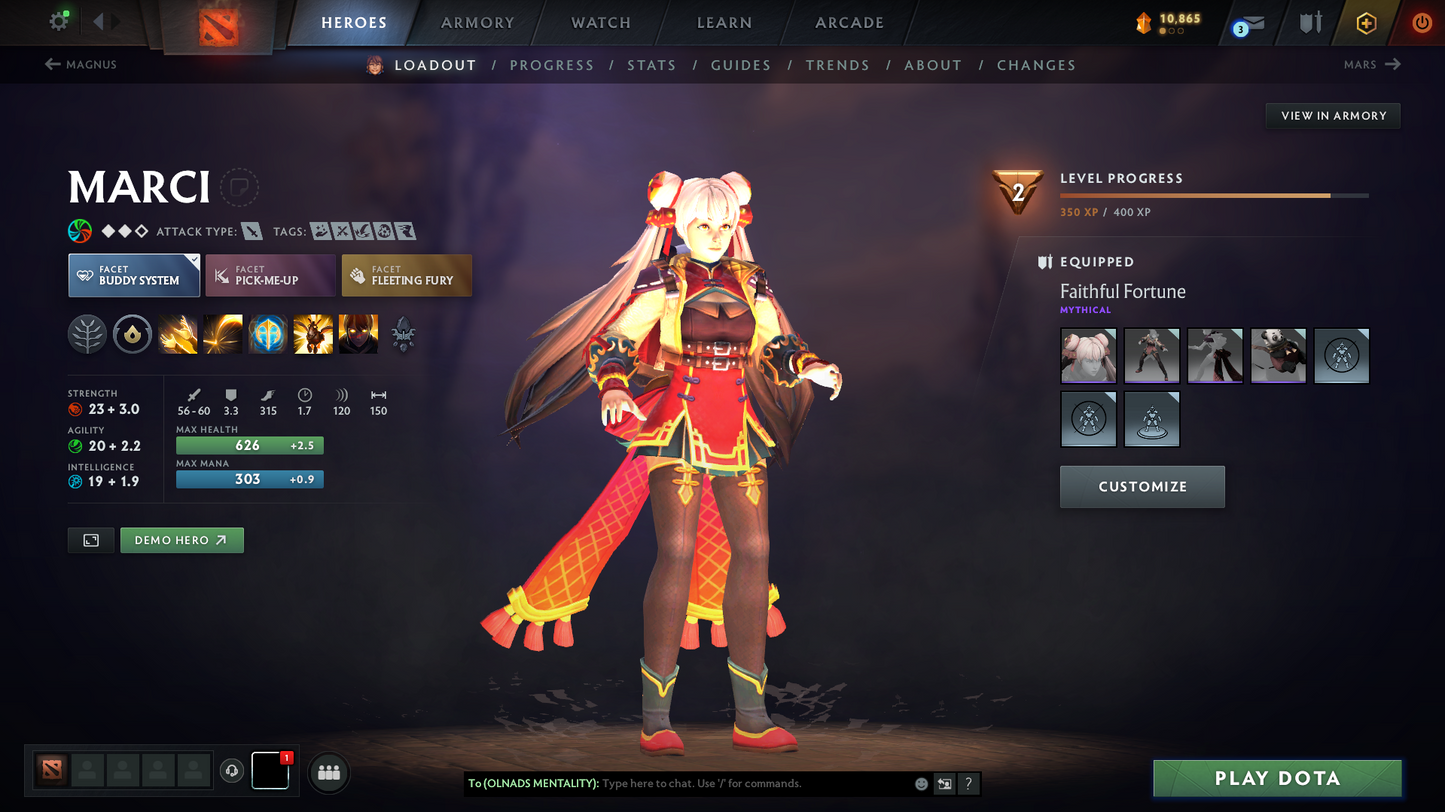1445x812 pixels.
Task: Select the equipped hair item thumbnail
Action: click(1088, 356)
